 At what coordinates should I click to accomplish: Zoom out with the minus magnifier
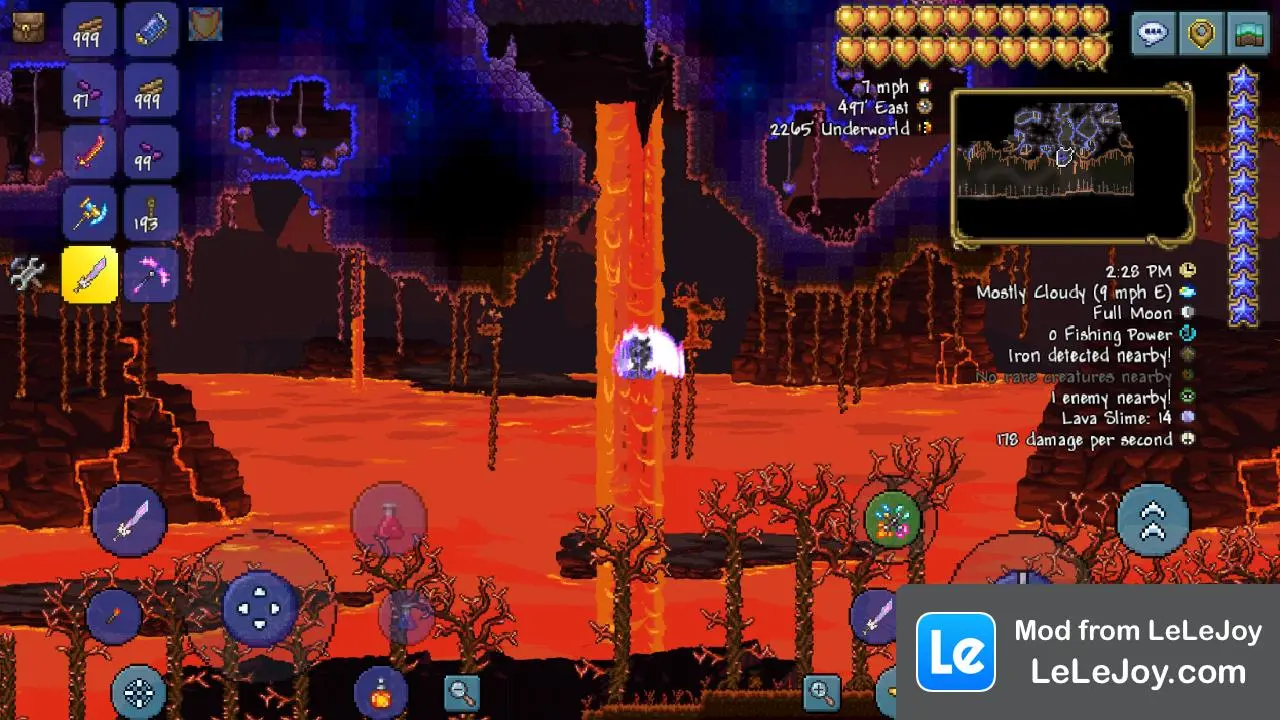[461, 691]
